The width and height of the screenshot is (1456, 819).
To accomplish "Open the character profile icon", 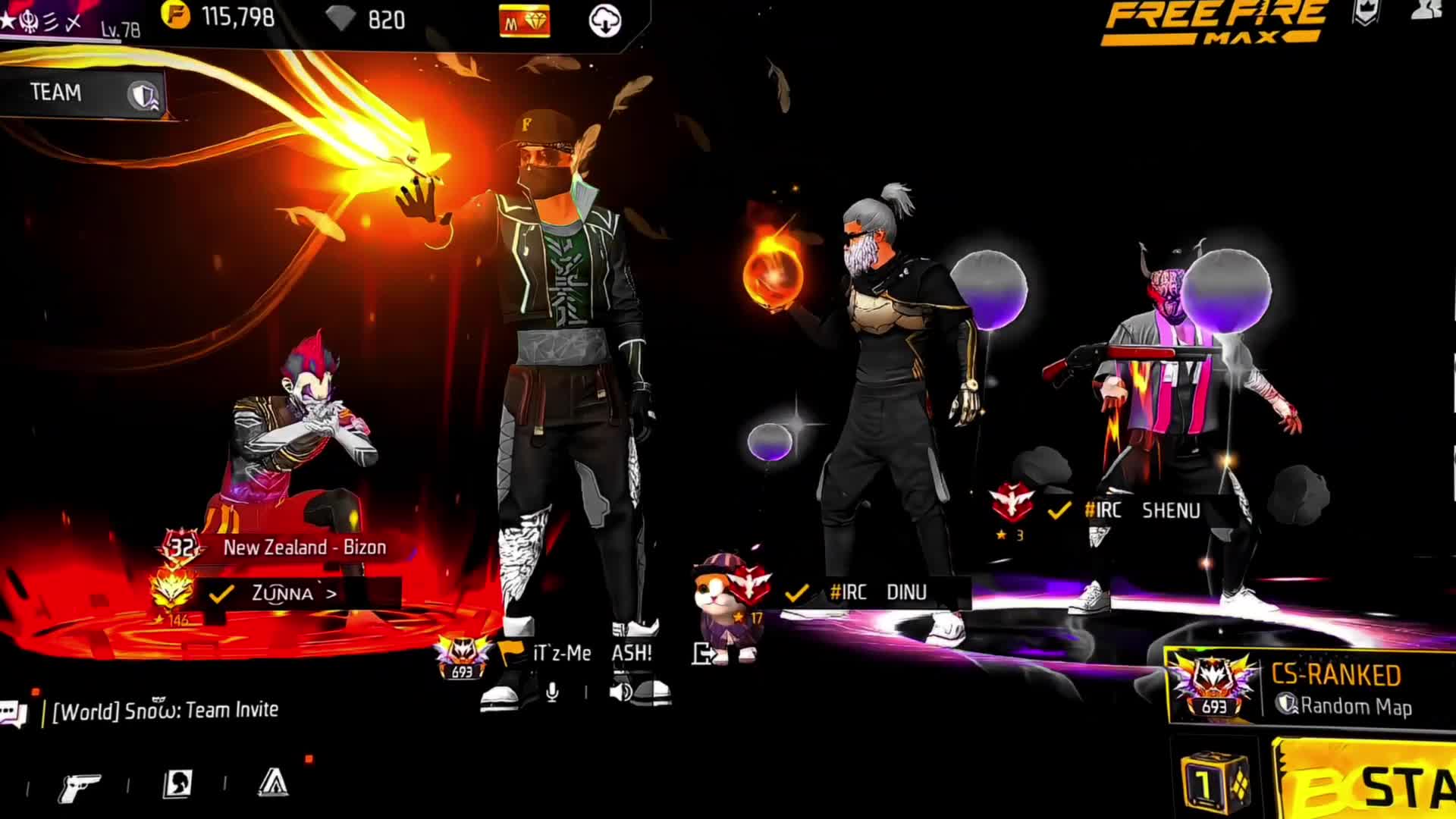I will click(x=177, y=784).
